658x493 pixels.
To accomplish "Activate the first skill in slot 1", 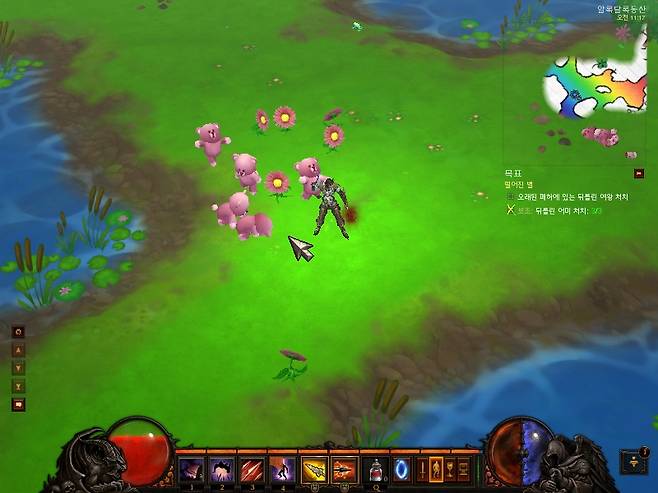I will point(191,469).
